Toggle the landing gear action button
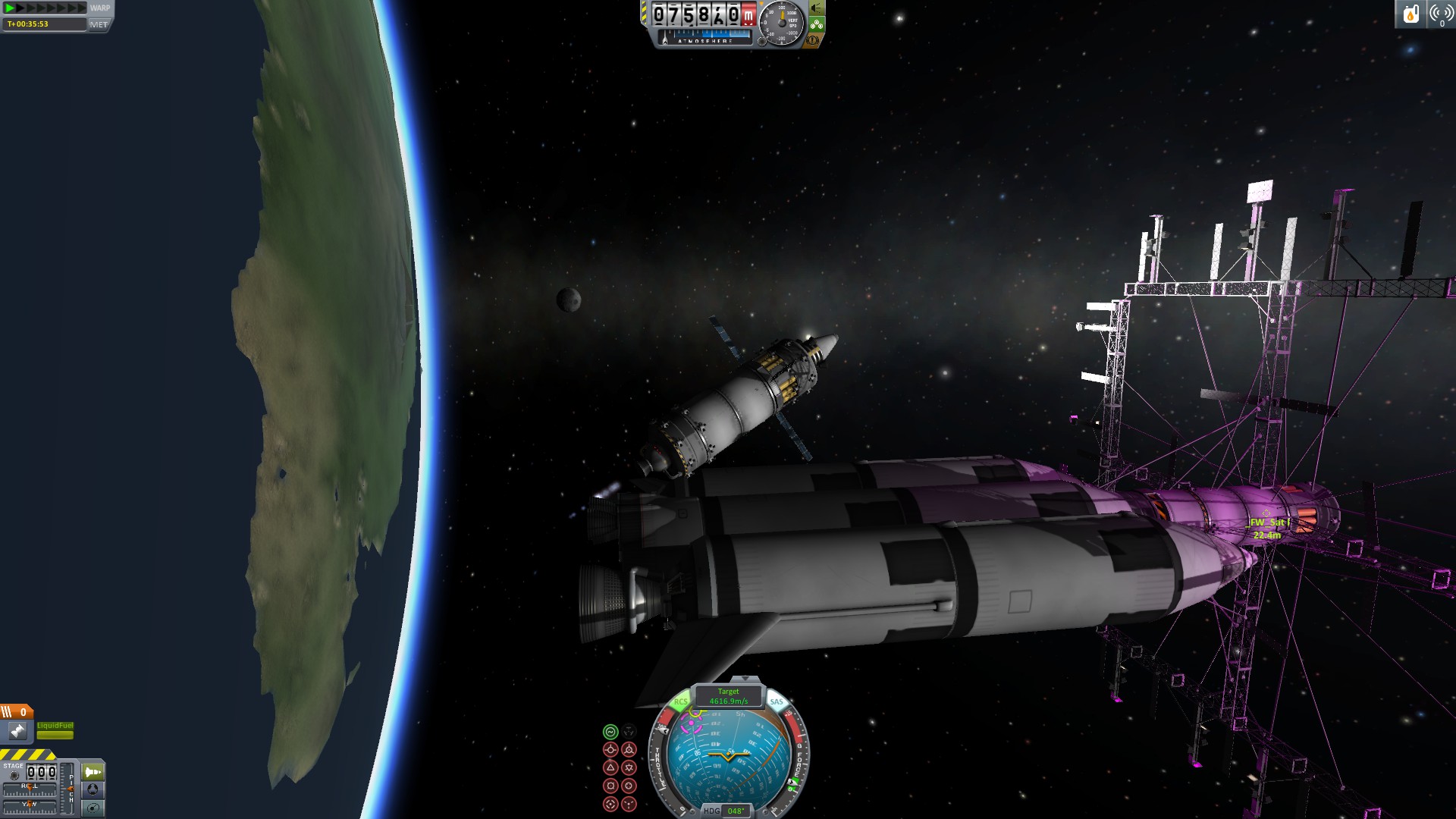 pos(817,24)
